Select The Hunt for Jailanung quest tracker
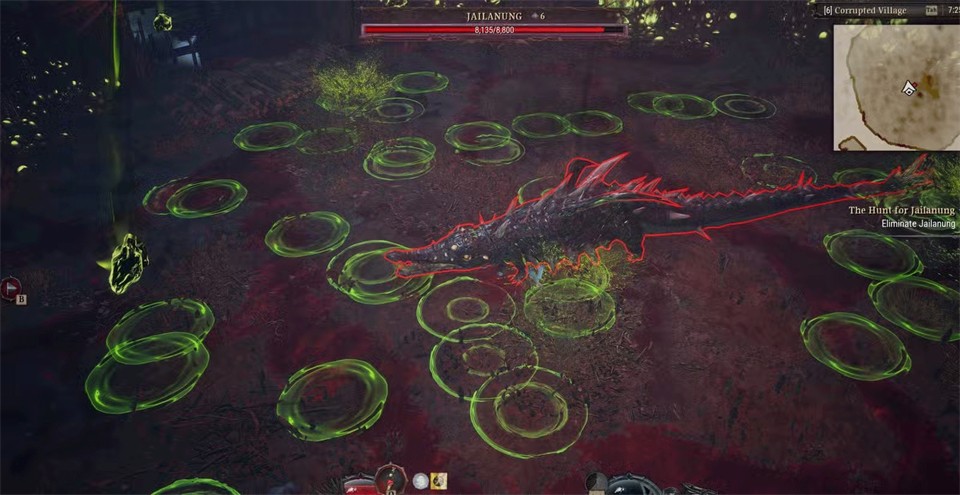The image size is (960, 495). click(900, 211)
